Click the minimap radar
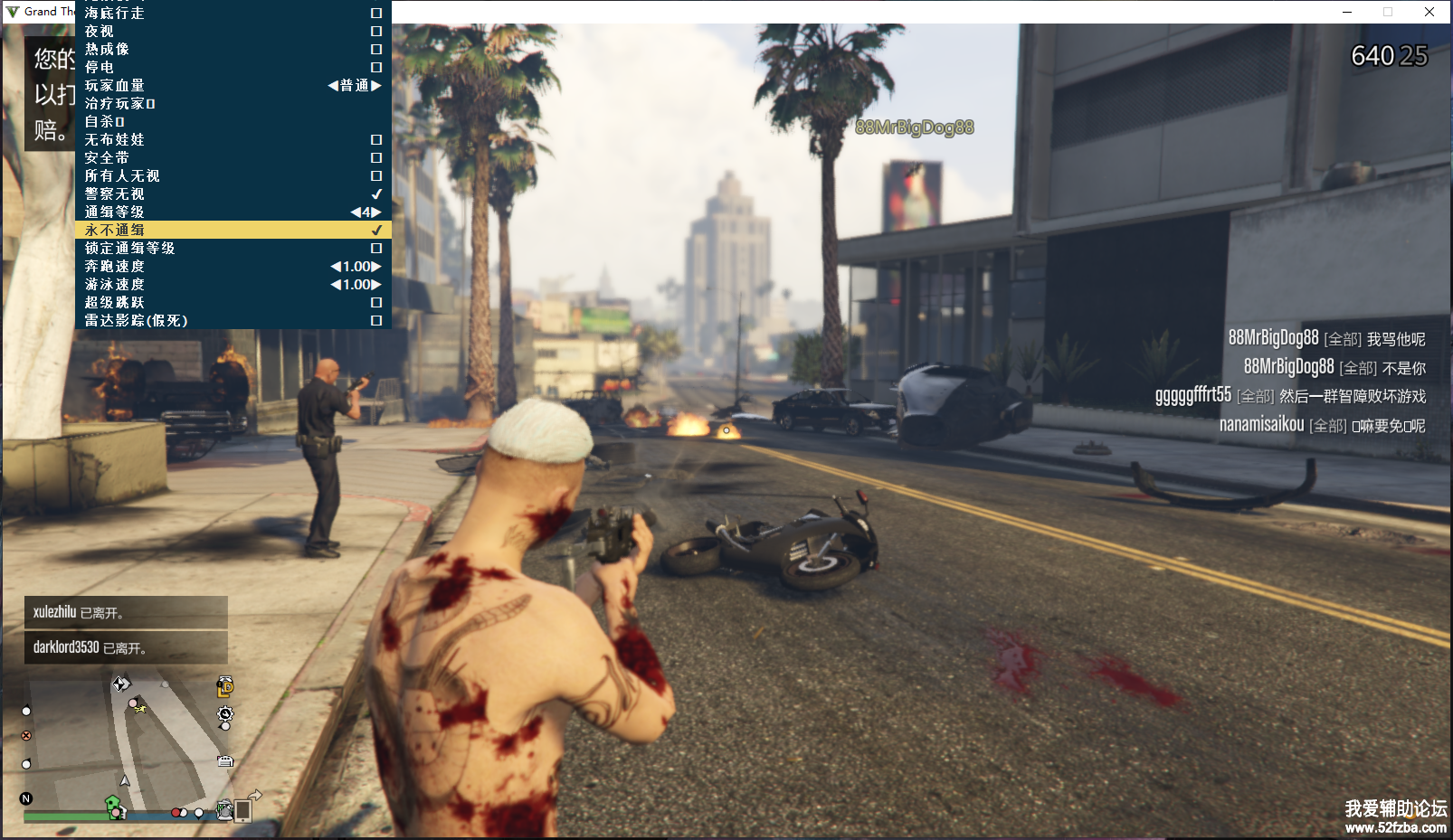Screen dimensions: 1453x840 (127, 740)
